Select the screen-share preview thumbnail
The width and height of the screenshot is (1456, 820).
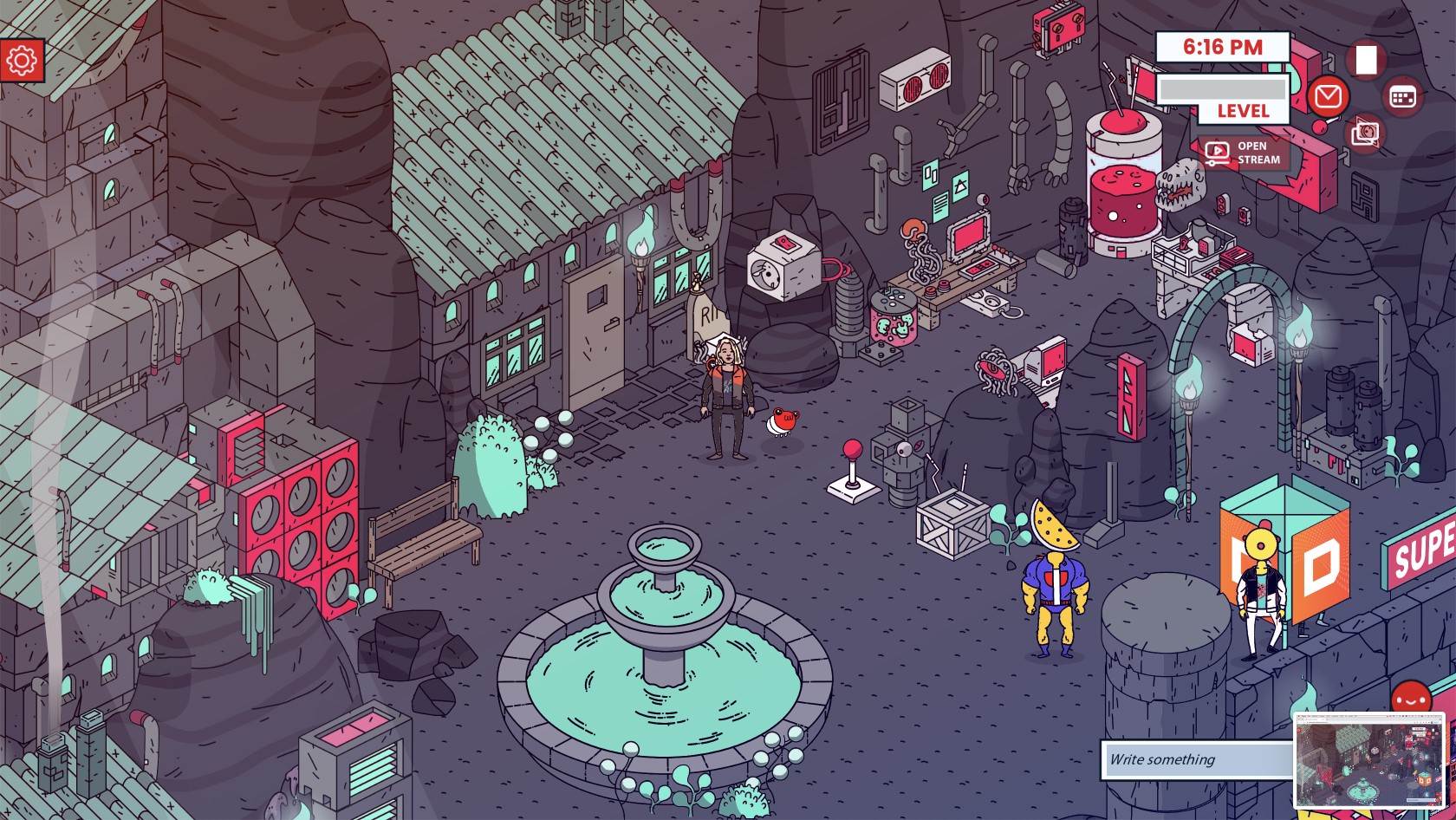tap(1369, 762)
